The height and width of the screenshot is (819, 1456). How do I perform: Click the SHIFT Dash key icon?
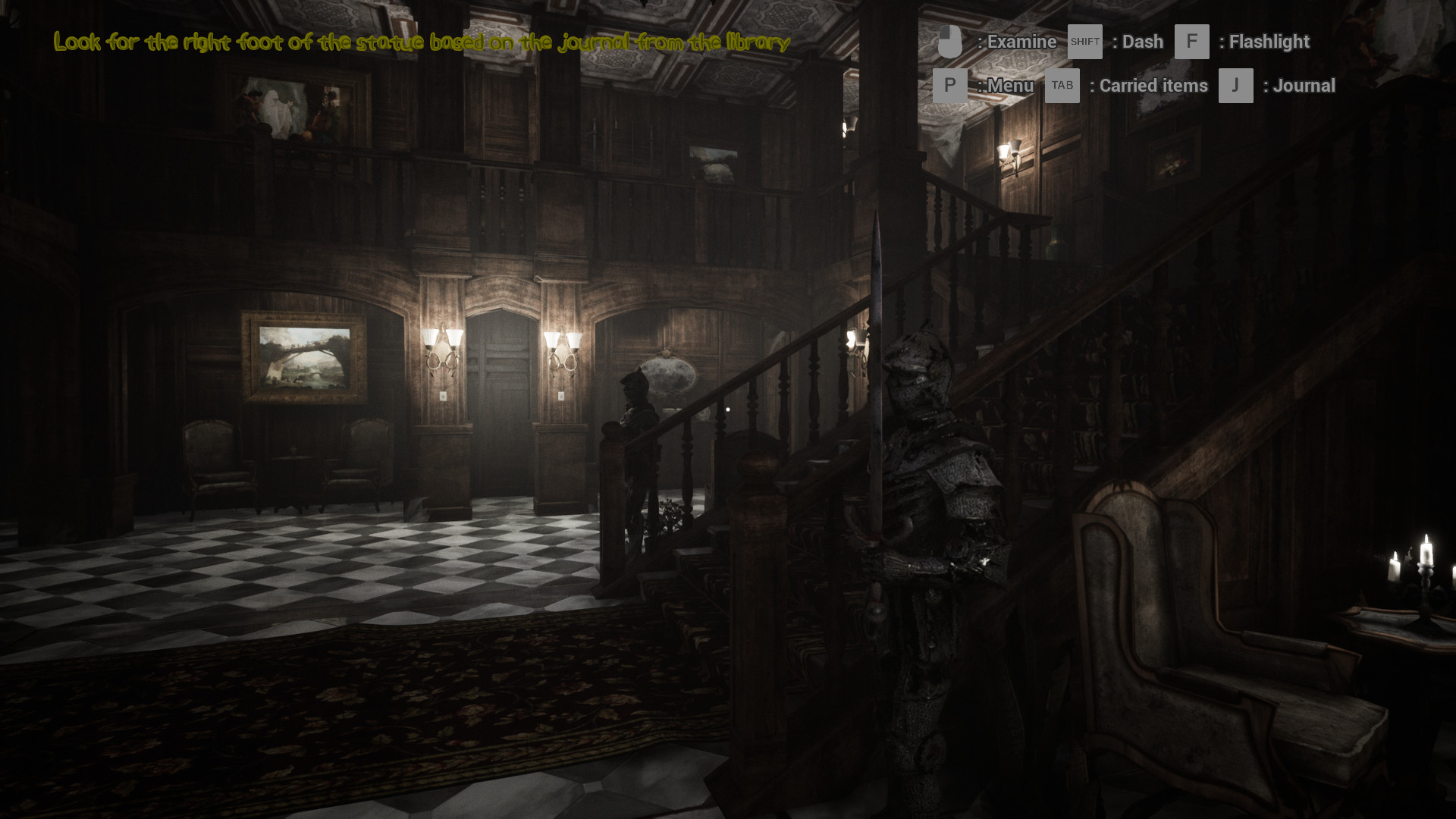click(x=1084, y=42)
